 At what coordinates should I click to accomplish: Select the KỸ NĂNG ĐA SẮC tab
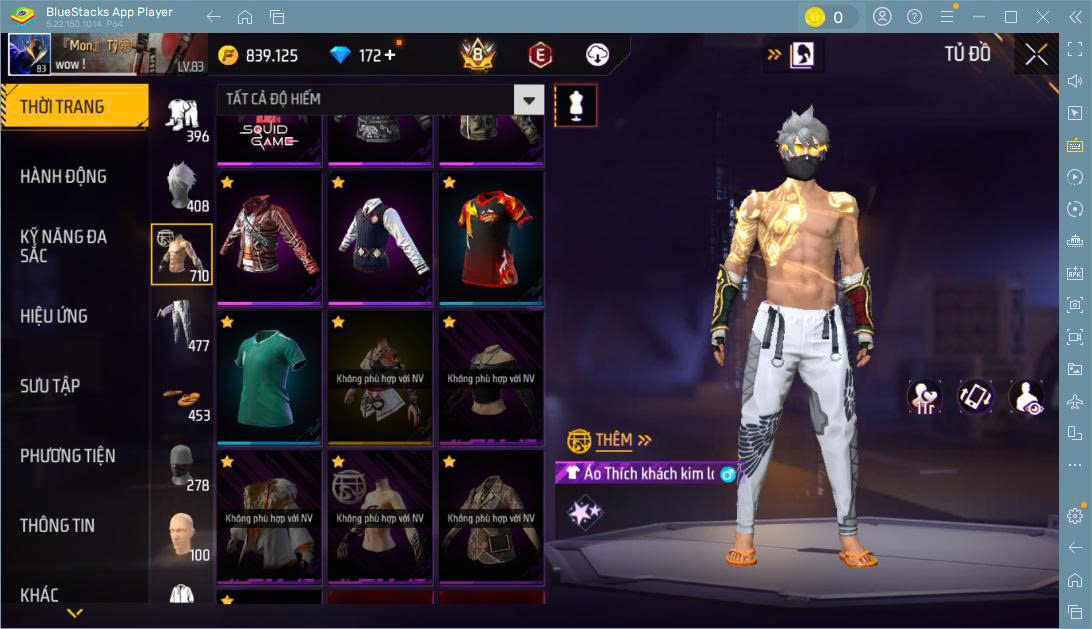pos(63,246)
